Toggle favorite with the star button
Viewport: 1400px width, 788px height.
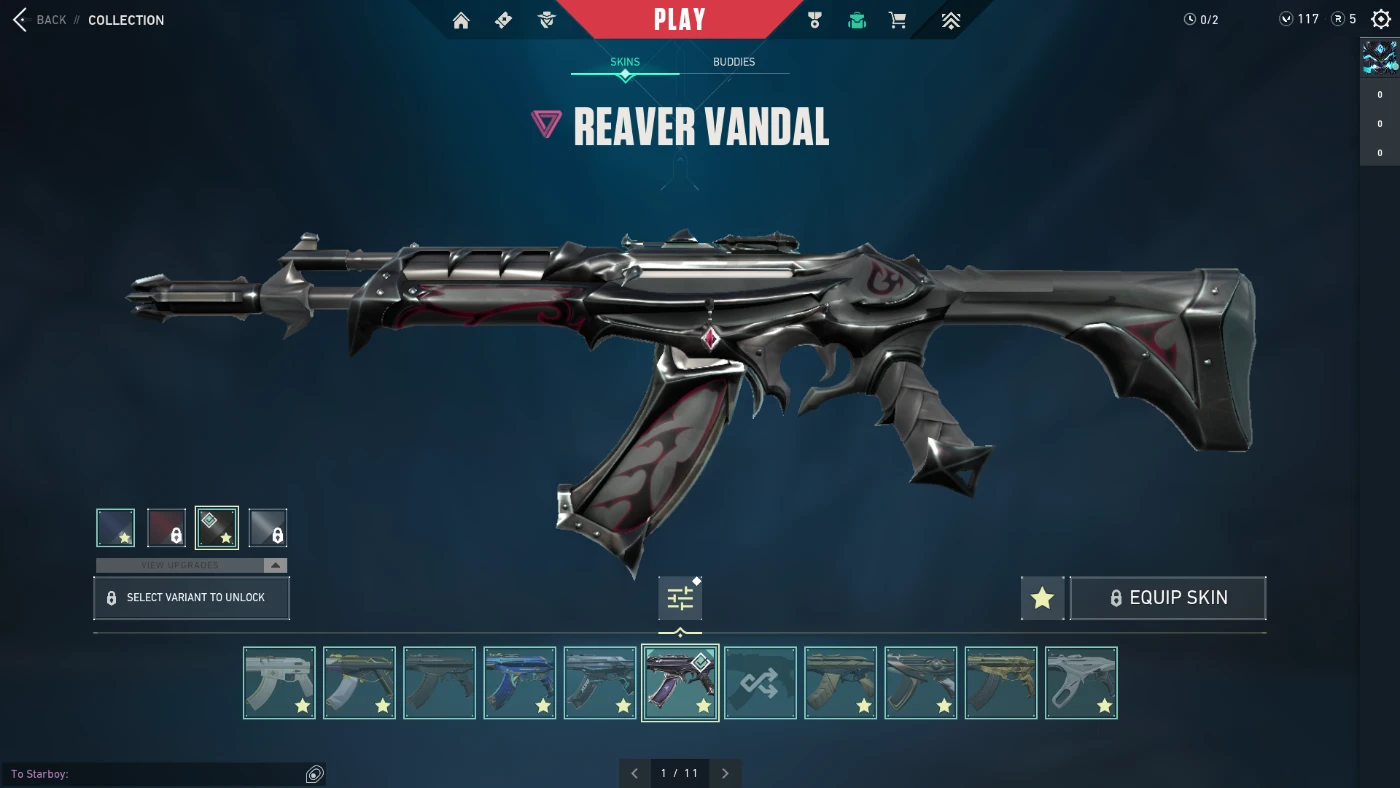[x=1042, y=598]
